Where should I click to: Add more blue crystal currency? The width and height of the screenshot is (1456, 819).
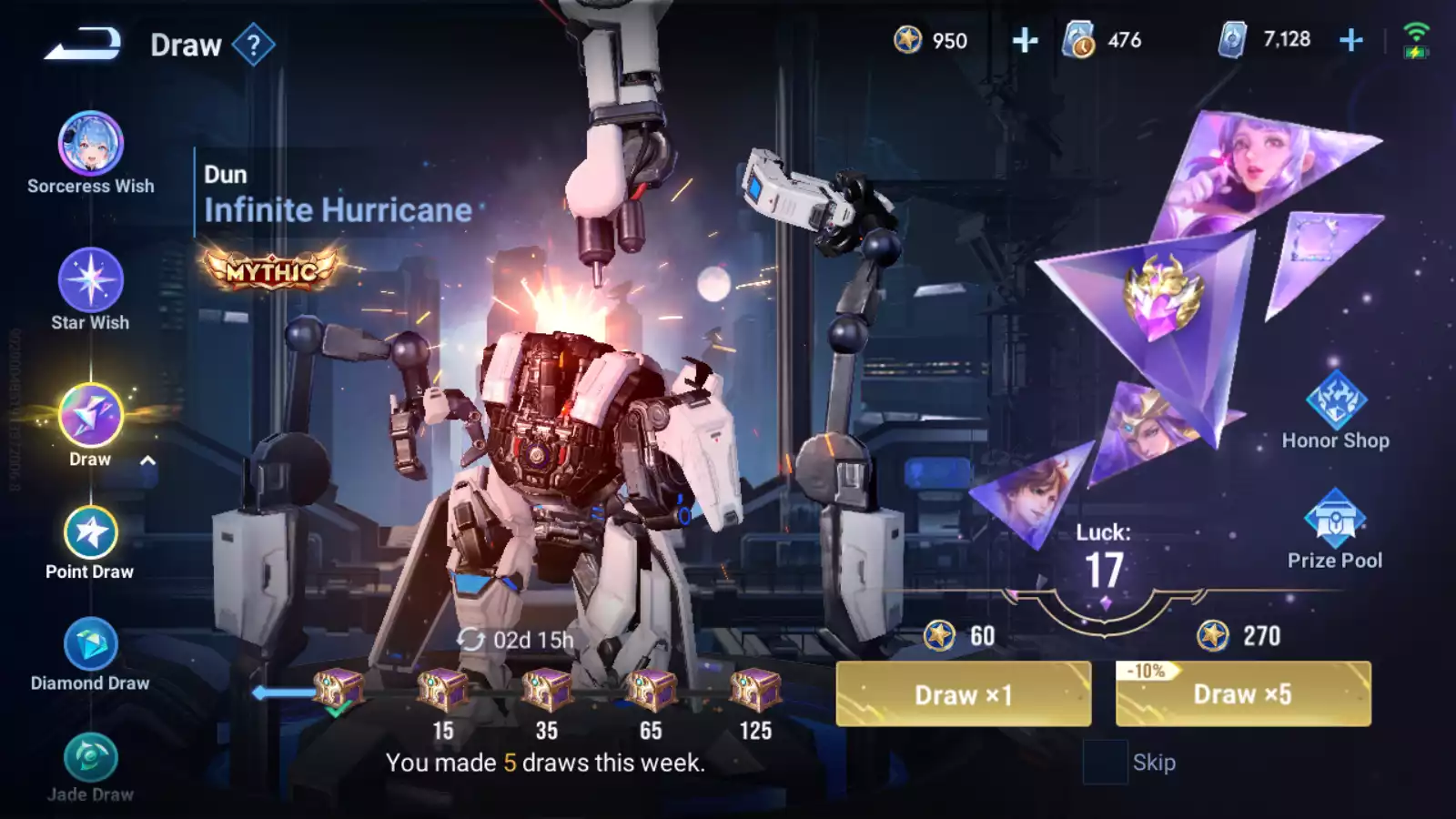[x=1351, y=40]
